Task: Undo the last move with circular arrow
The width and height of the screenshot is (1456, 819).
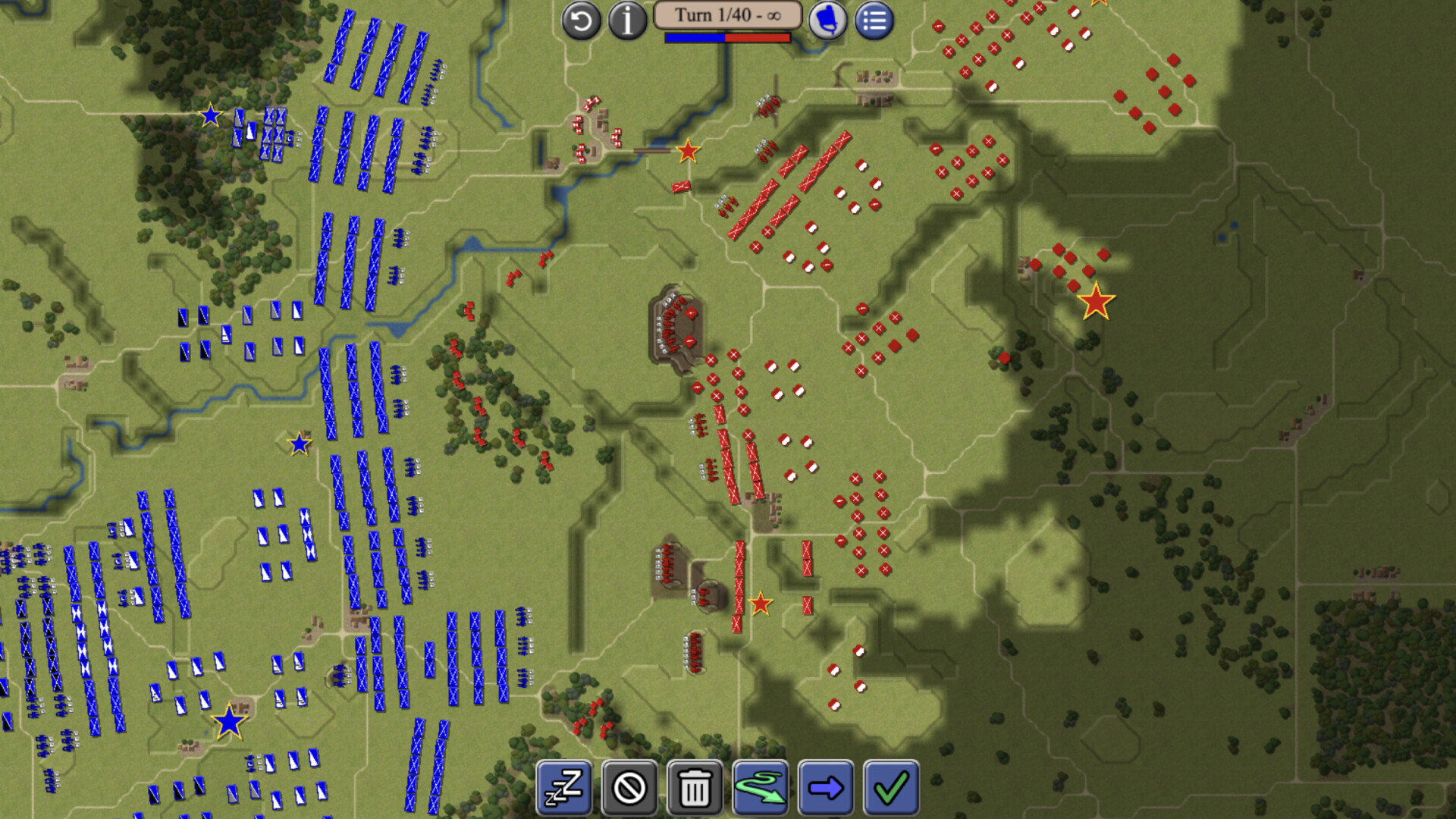Action: [581, 21]
